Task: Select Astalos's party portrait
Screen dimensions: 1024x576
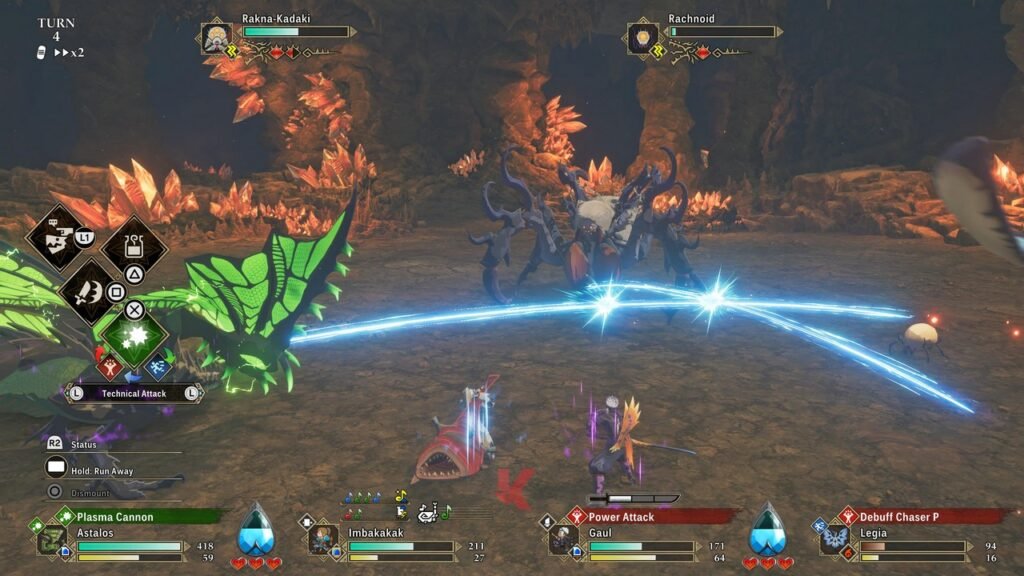Action: coord(52,540)
